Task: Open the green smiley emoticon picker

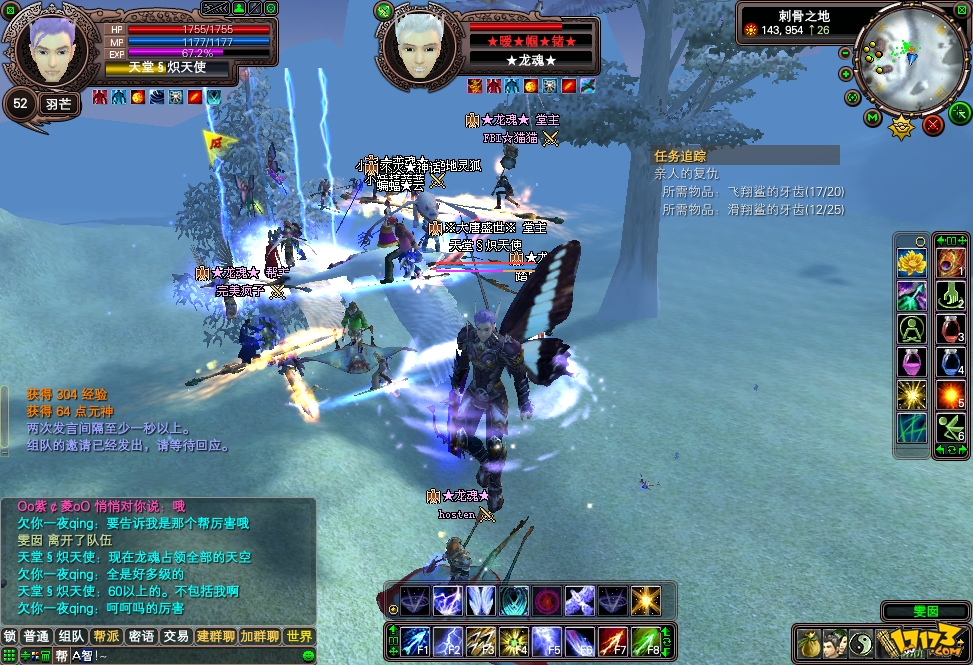Action: click(309, 655)
